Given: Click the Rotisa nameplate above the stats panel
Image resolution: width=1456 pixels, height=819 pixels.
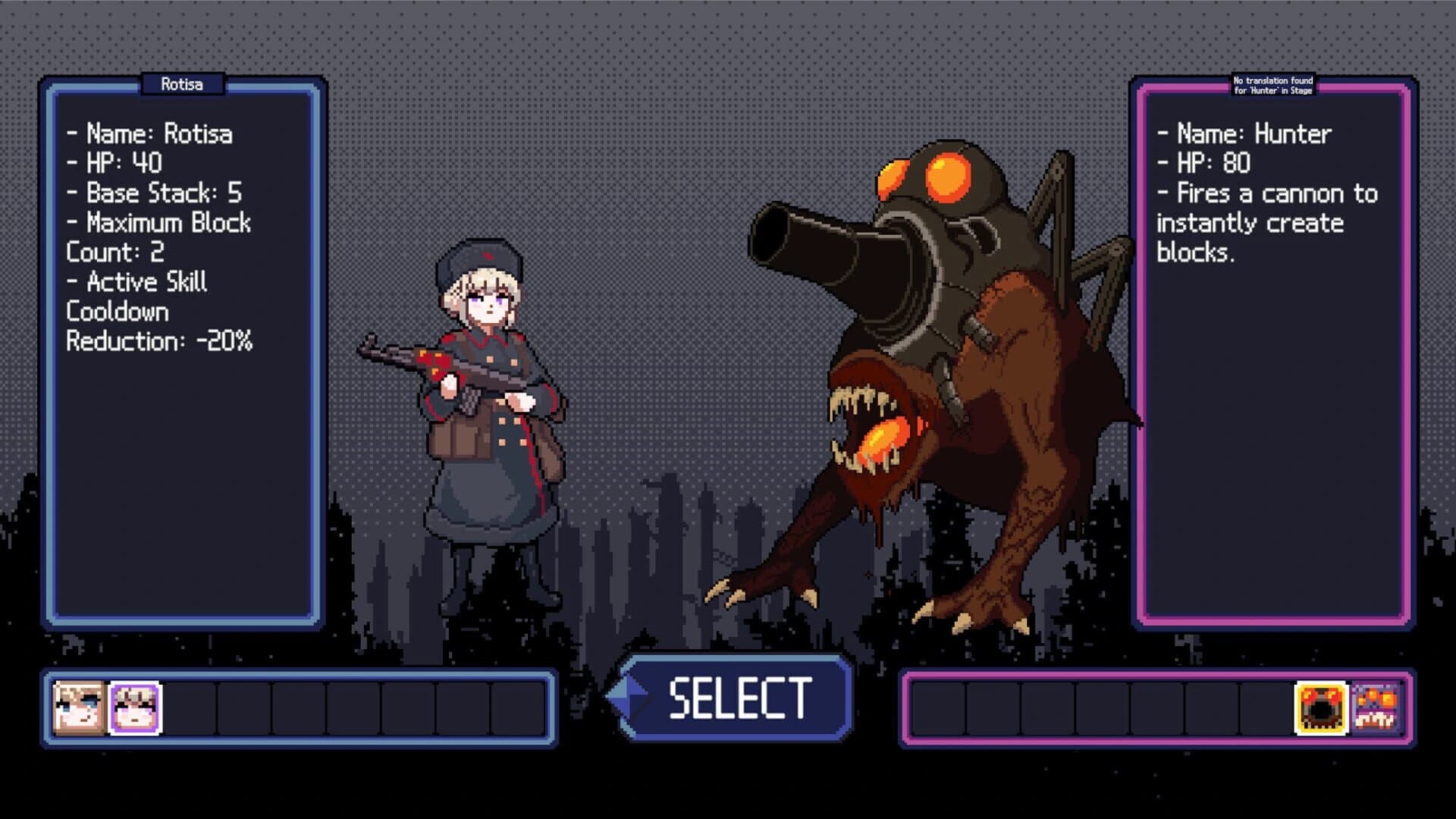Looking at the screenshot, I should pos(182,84).
